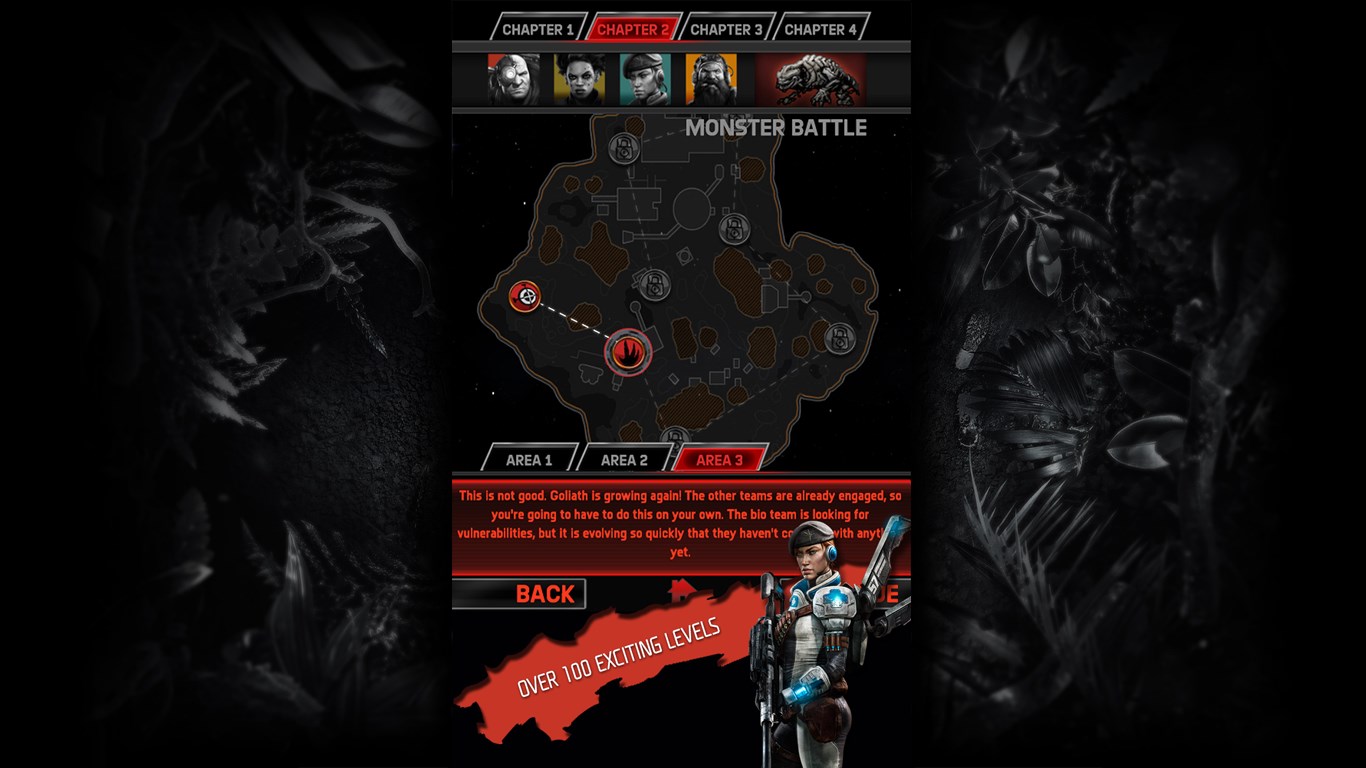Select the locked level node in map center
The height and width of the screenshot is (768, 1366).
[x=655, y=286]
